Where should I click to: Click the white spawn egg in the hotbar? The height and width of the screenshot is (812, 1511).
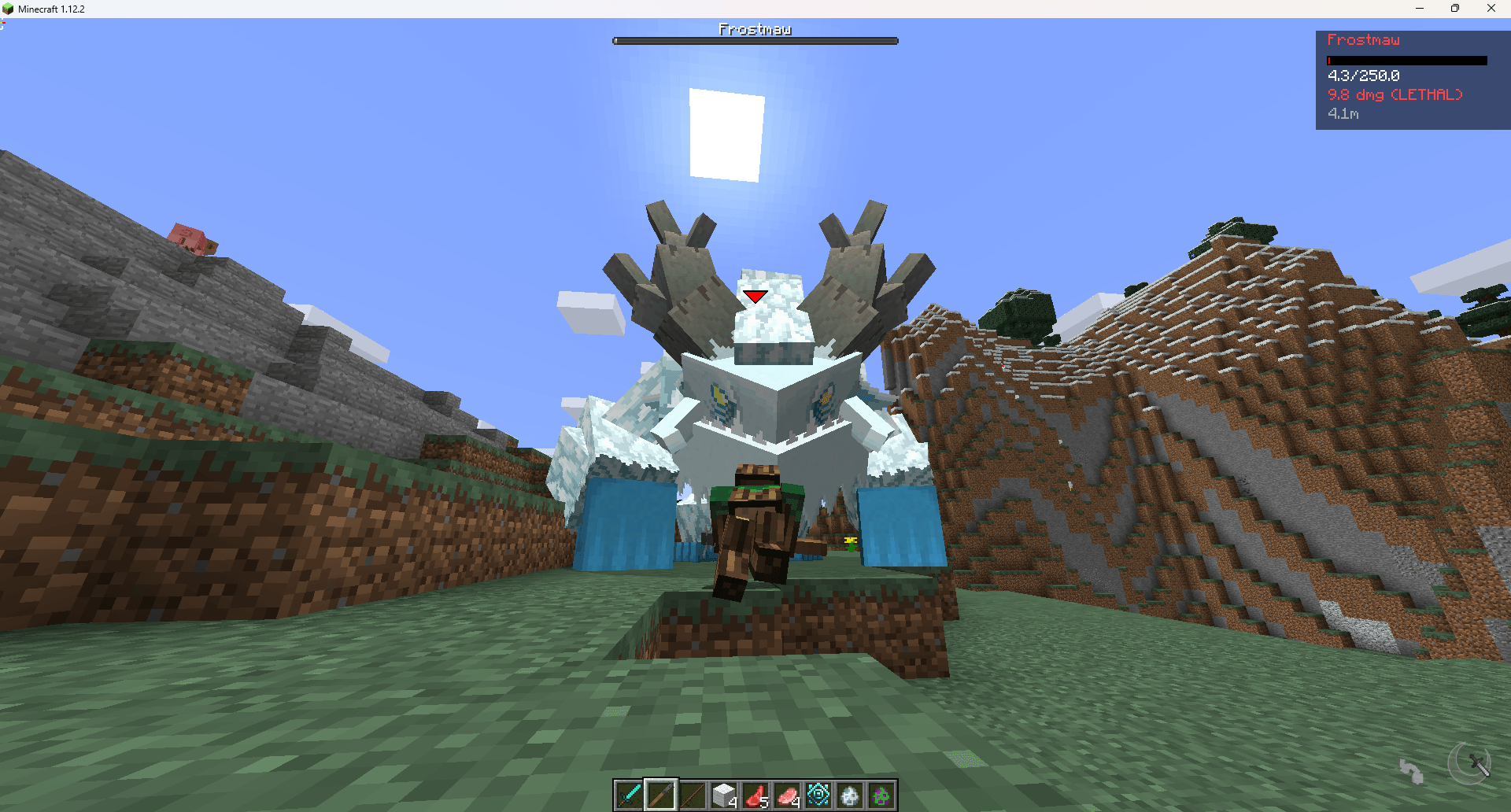point(852,795)
